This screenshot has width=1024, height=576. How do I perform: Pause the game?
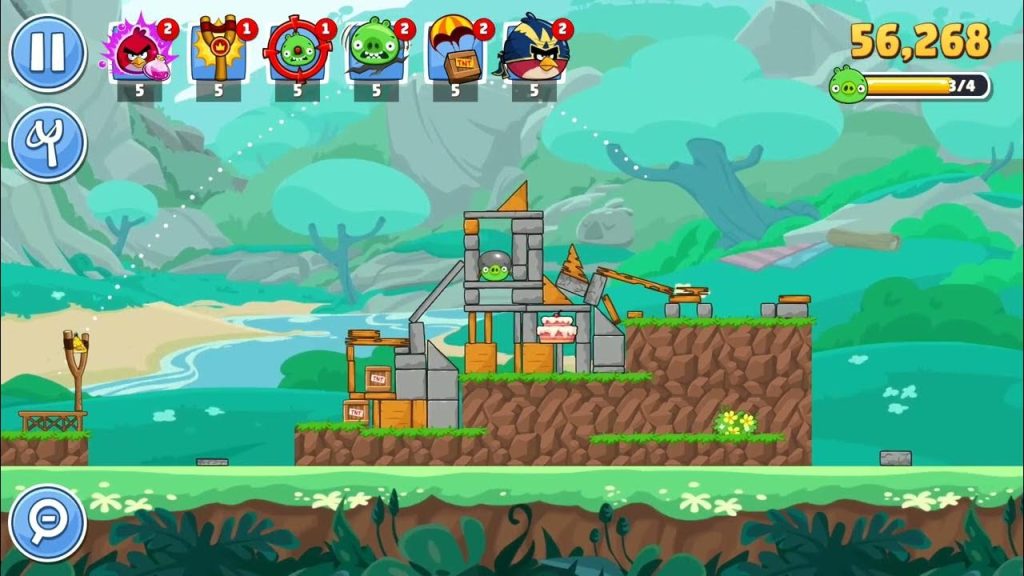[47, 53]
